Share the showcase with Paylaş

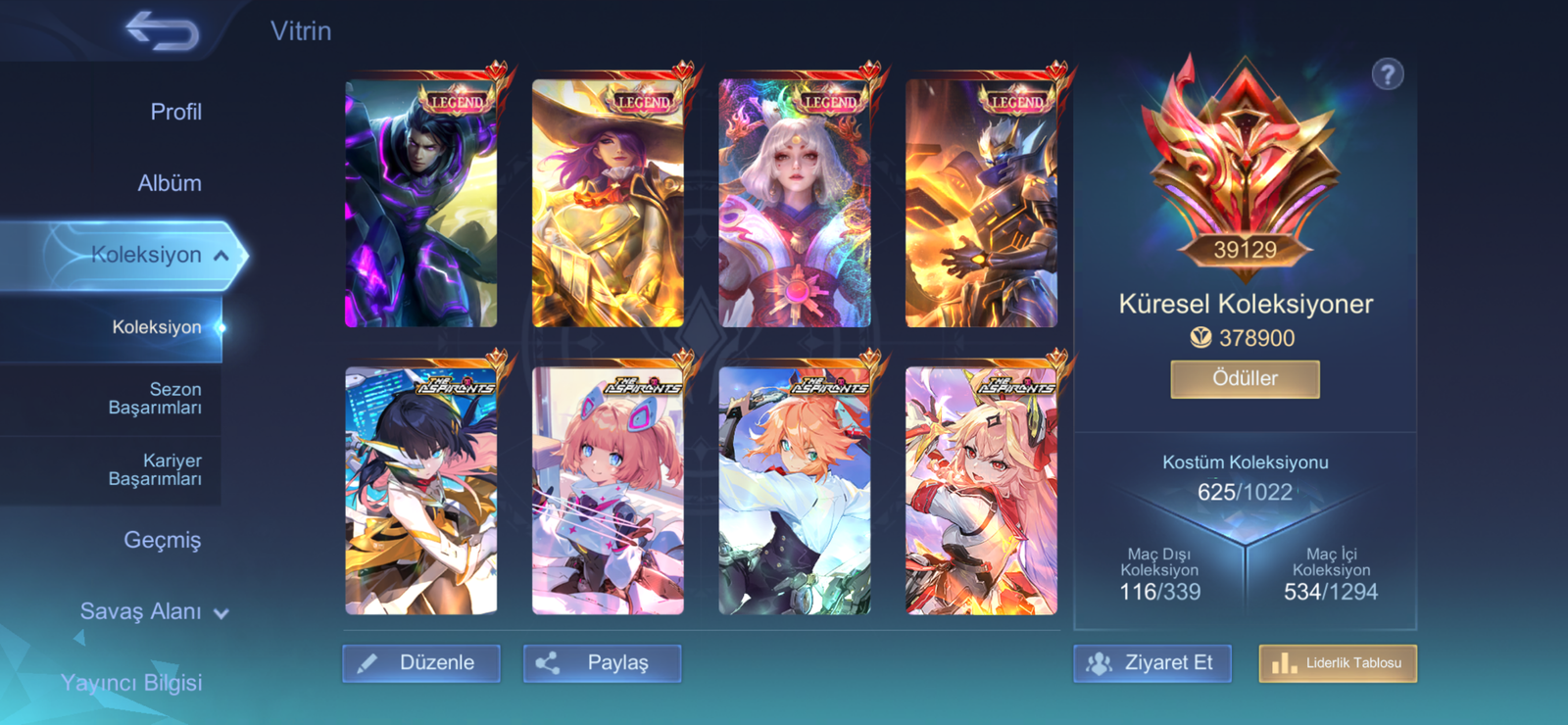(602, 663)
